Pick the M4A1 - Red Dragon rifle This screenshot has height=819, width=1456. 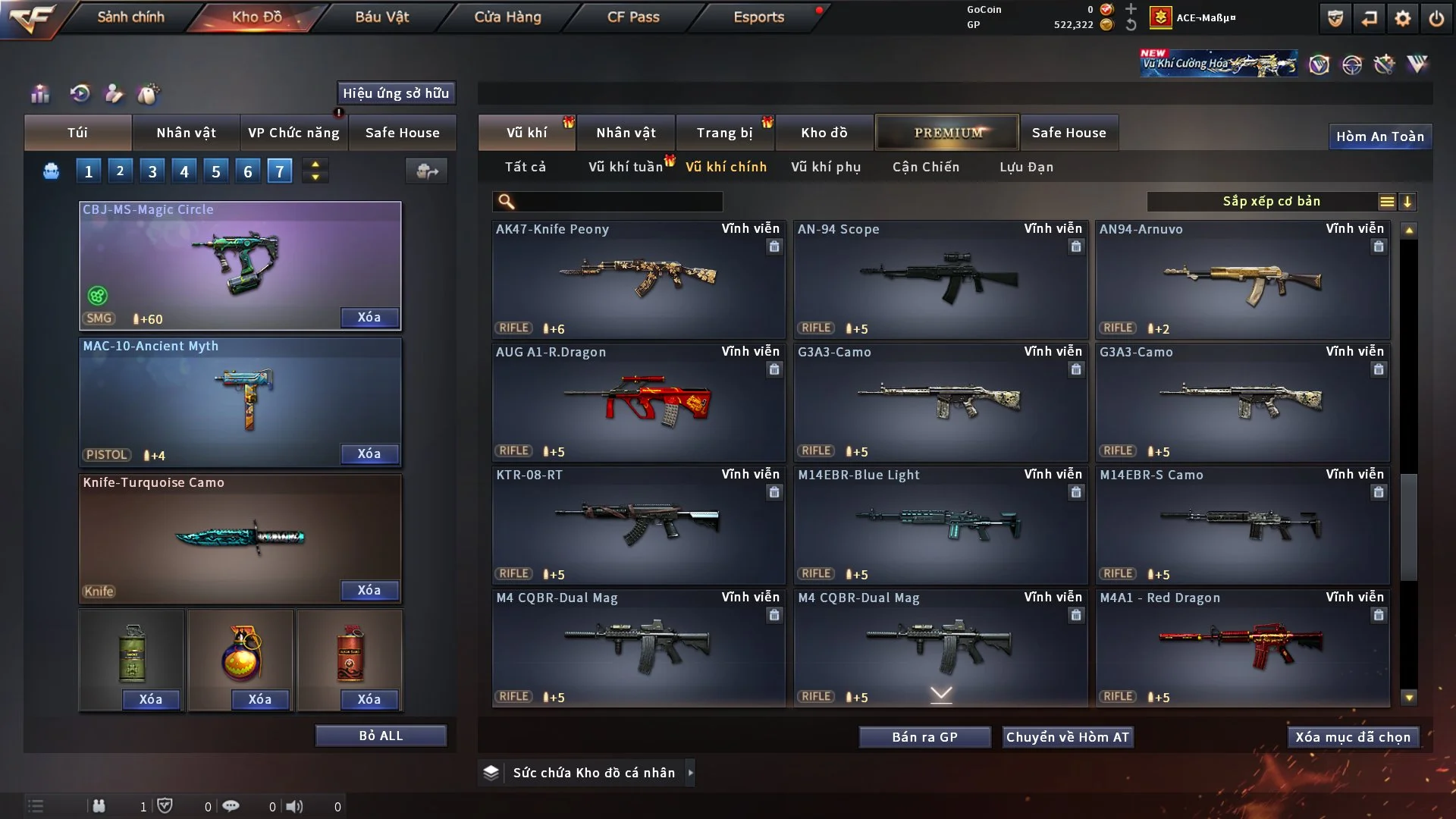click(1242, 648)
